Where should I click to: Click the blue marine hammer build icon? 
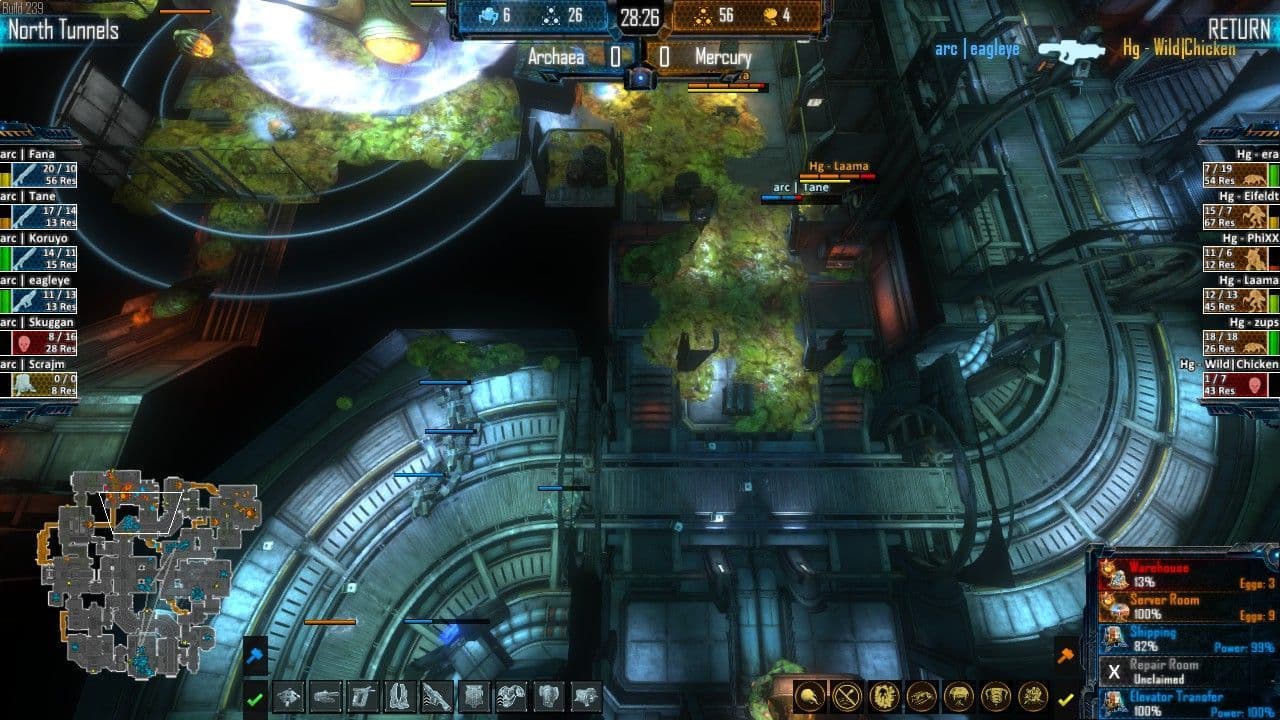[x=255, y=656]
